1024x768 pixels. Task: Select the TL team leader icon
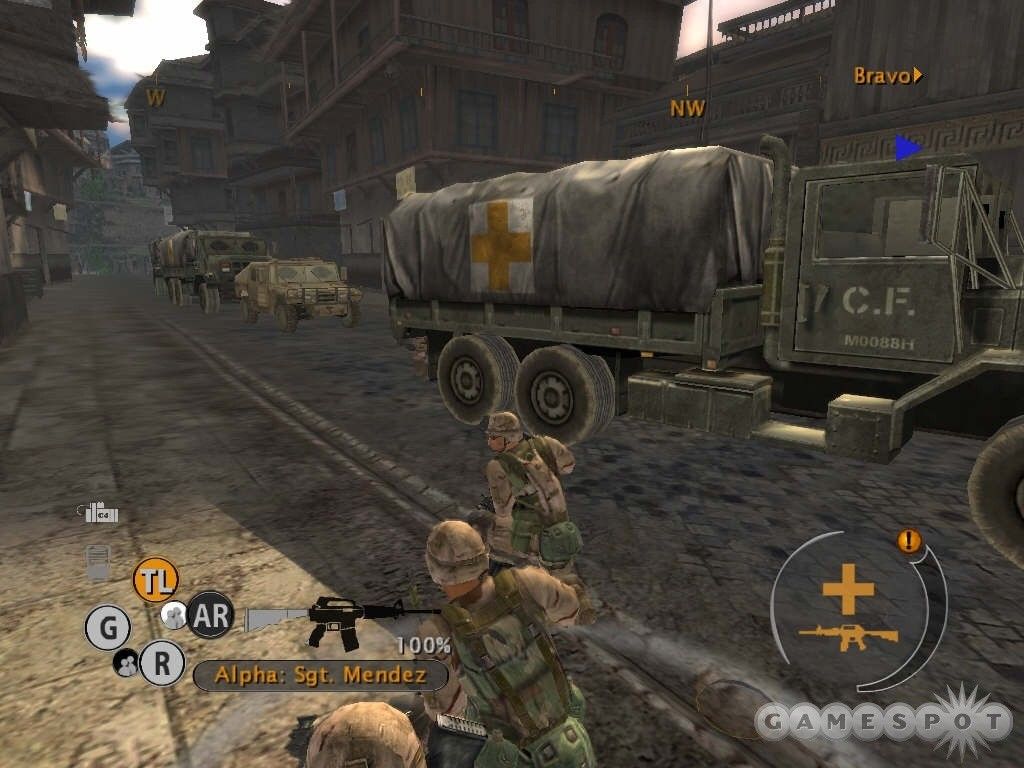click(156, 580)
